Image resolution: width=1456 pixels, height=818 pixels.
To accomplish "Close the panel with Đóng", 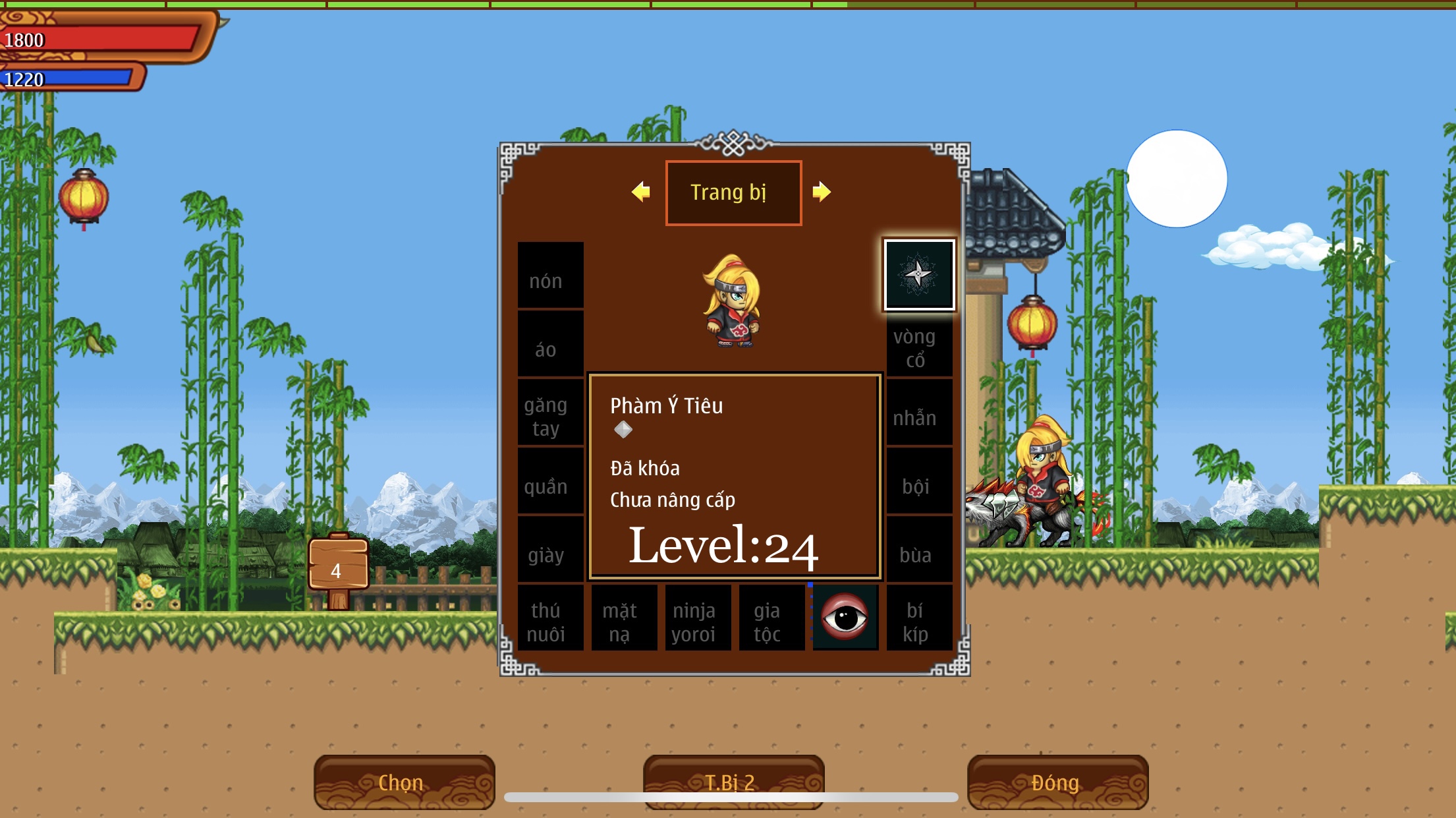I will pos(1057,782).
